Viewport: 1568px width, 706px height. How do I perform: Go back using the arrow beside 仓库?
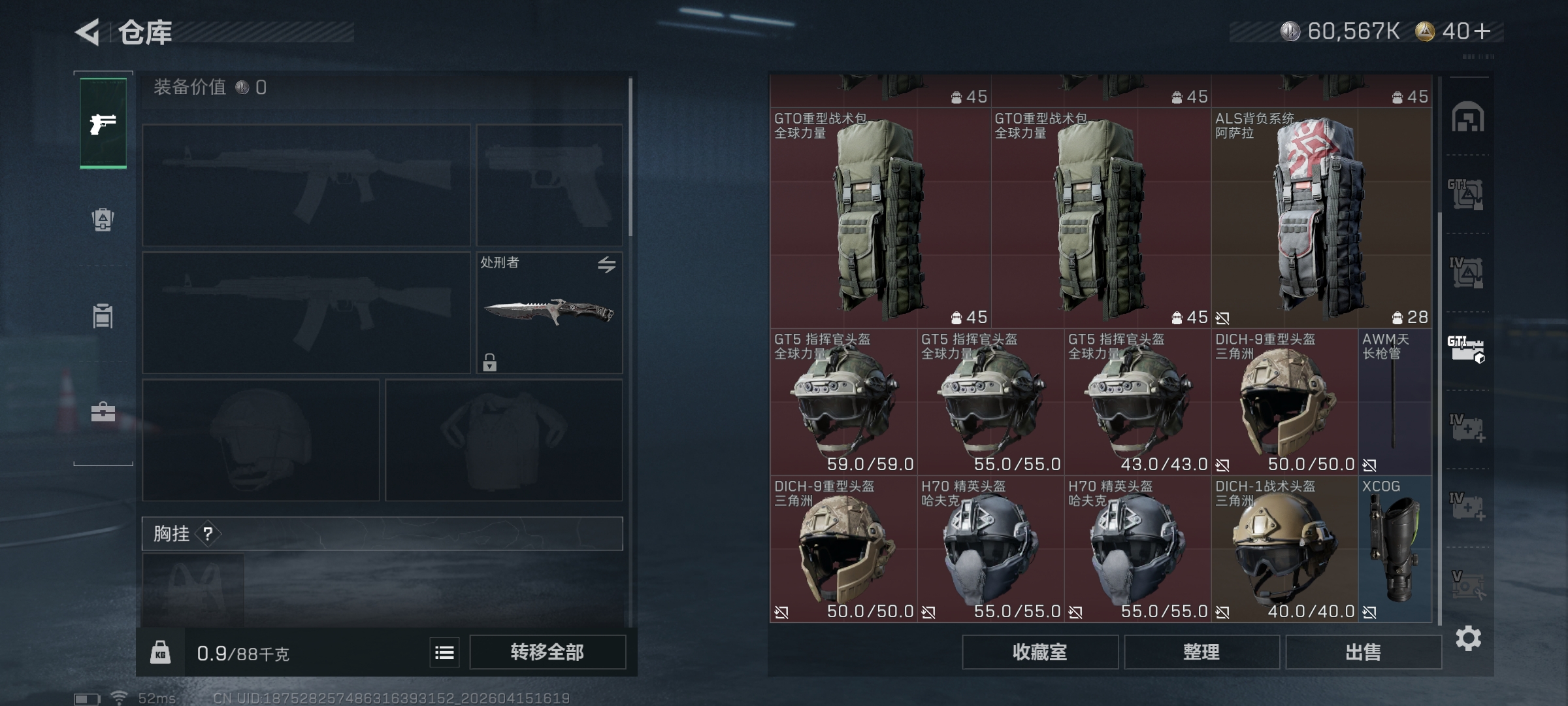click(88, 32)
